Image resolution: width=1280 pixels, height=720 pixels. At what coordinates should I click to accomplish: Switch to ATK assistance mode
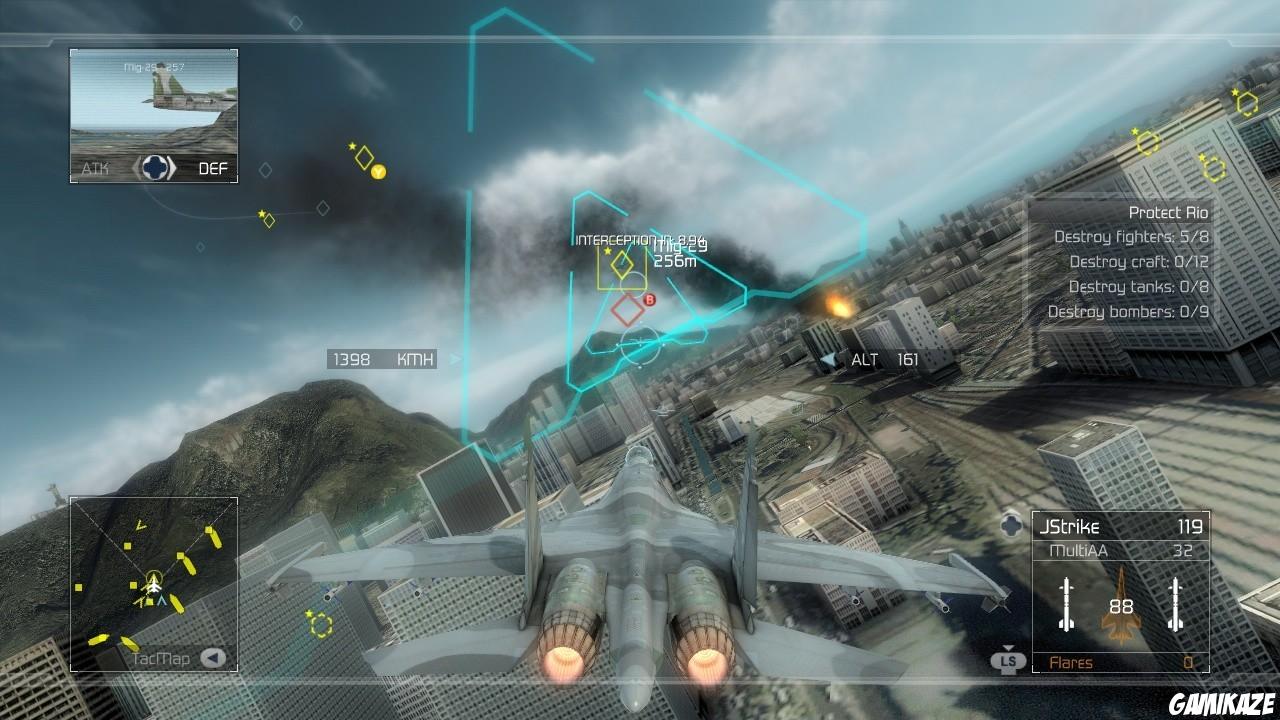pyautogui.click(x=95, y=168)
